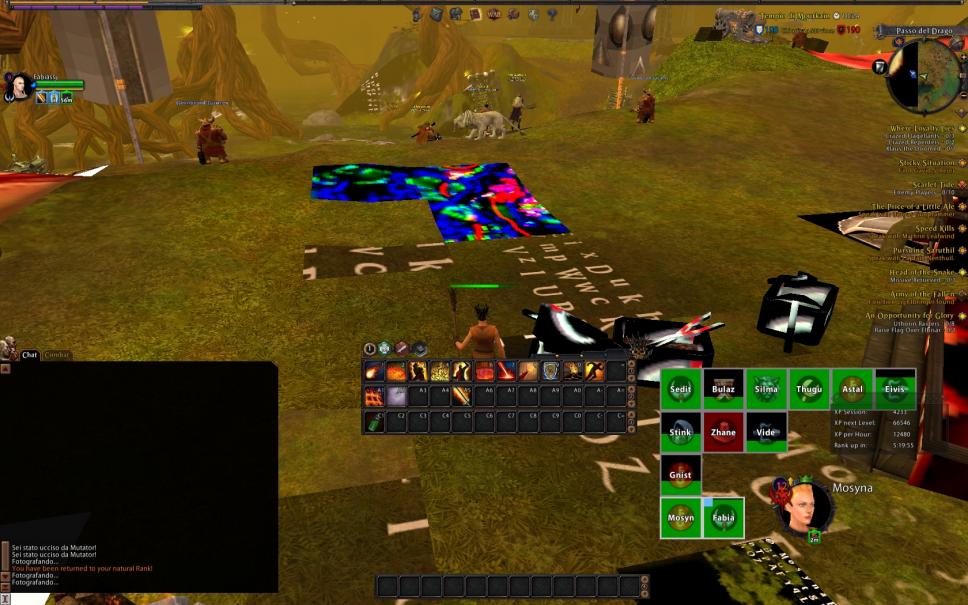Viewport: 968px width, 605px height.
Task: Use the shield emblem ability
Action: click(x=550, y=372)
